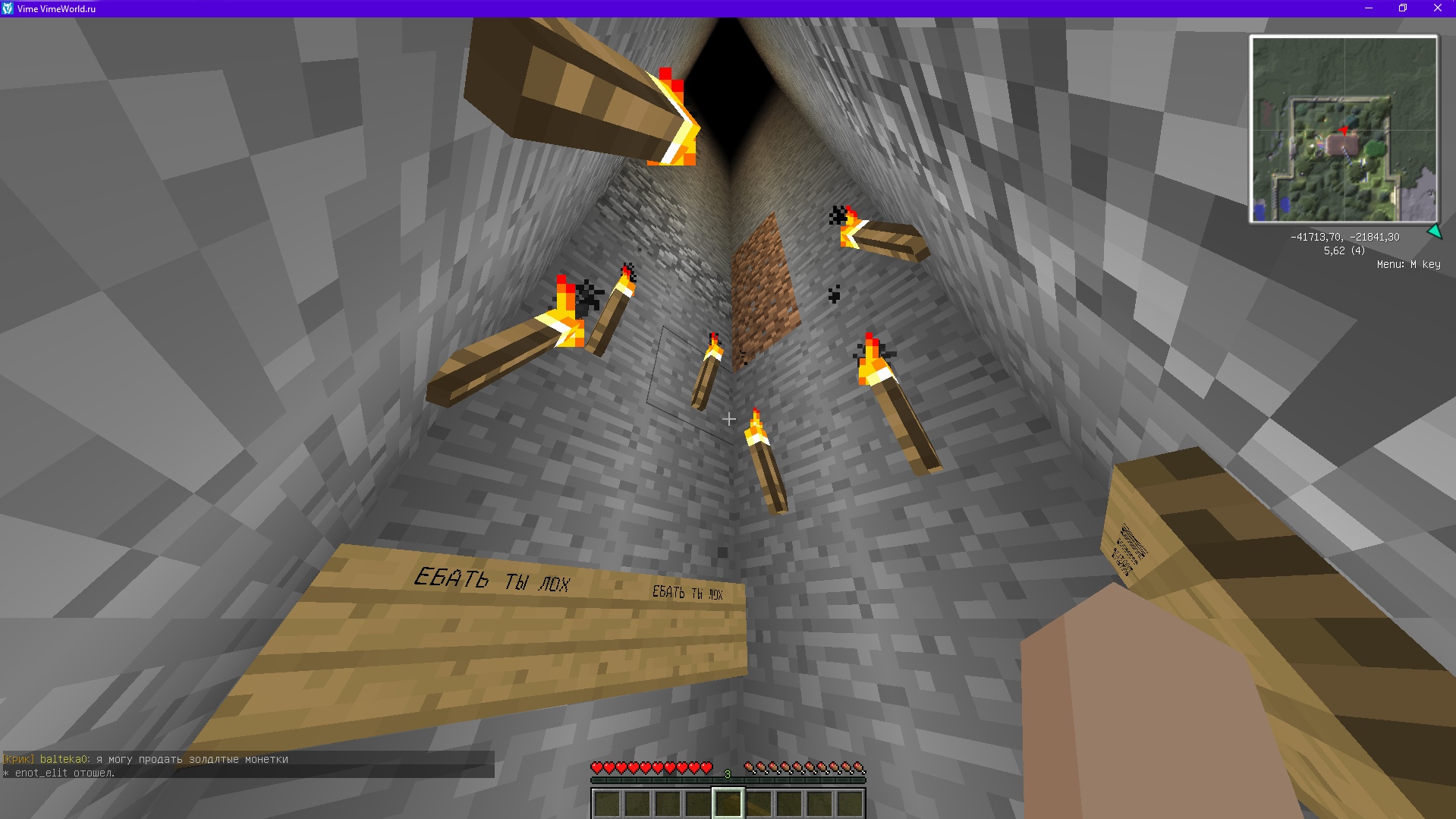Minimize the VimeWorld window
1456x819 pixels.
[x=1369, y=8]
